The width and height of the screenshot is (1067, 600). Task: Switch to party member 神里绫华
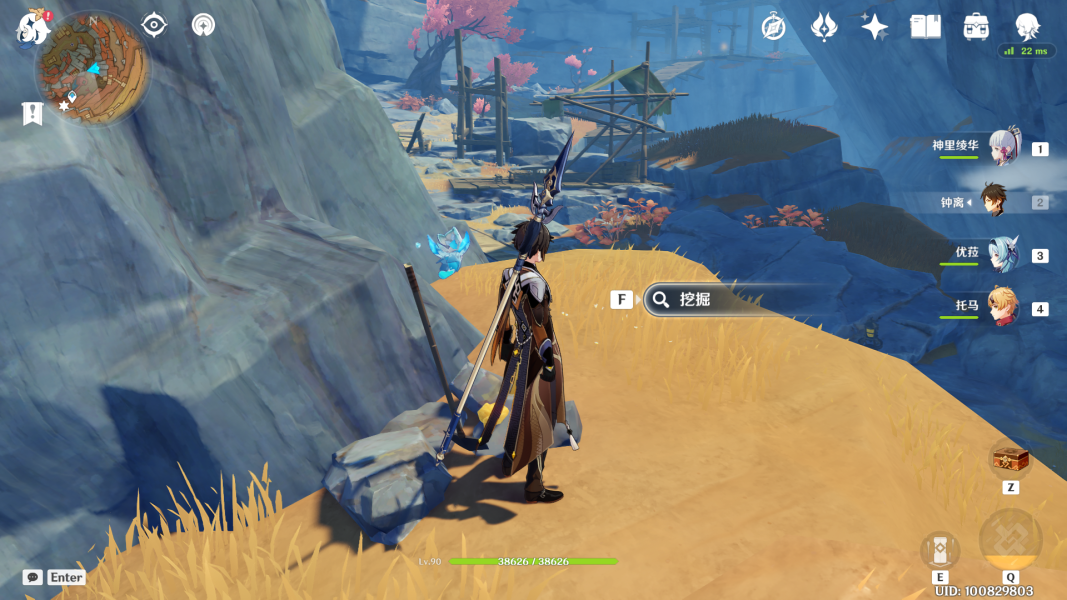1003,148
